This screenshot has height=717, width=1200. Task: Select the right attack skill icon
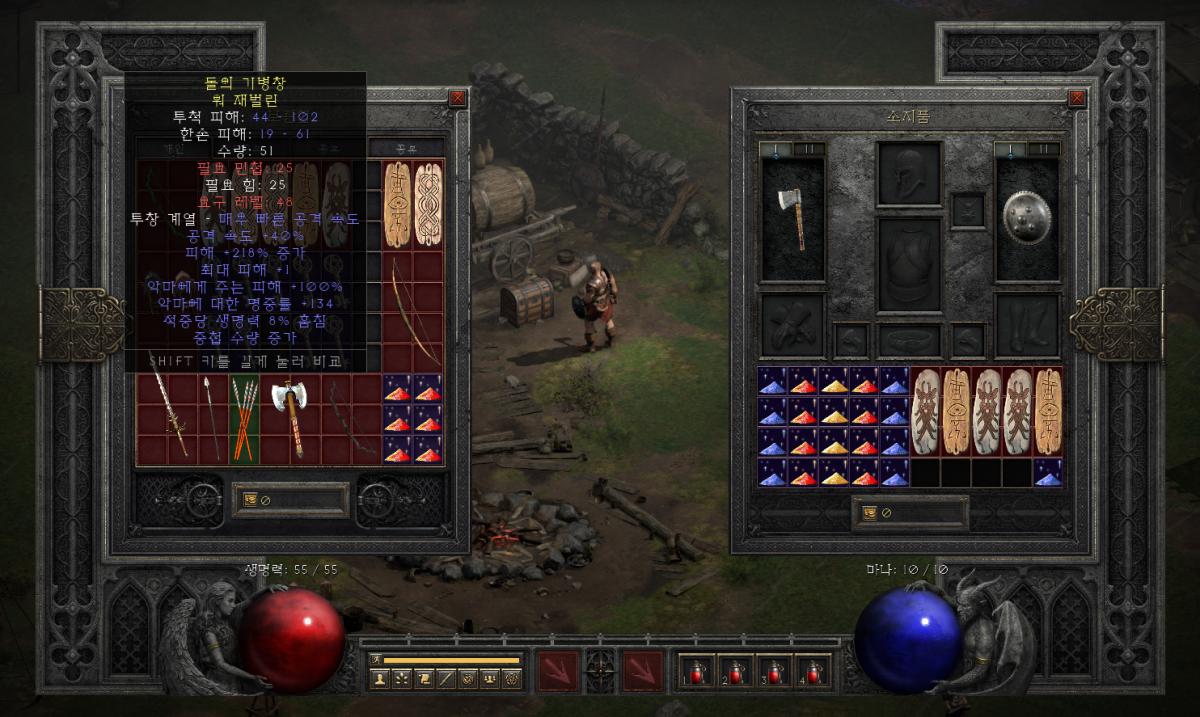click(x=643, y=671)
